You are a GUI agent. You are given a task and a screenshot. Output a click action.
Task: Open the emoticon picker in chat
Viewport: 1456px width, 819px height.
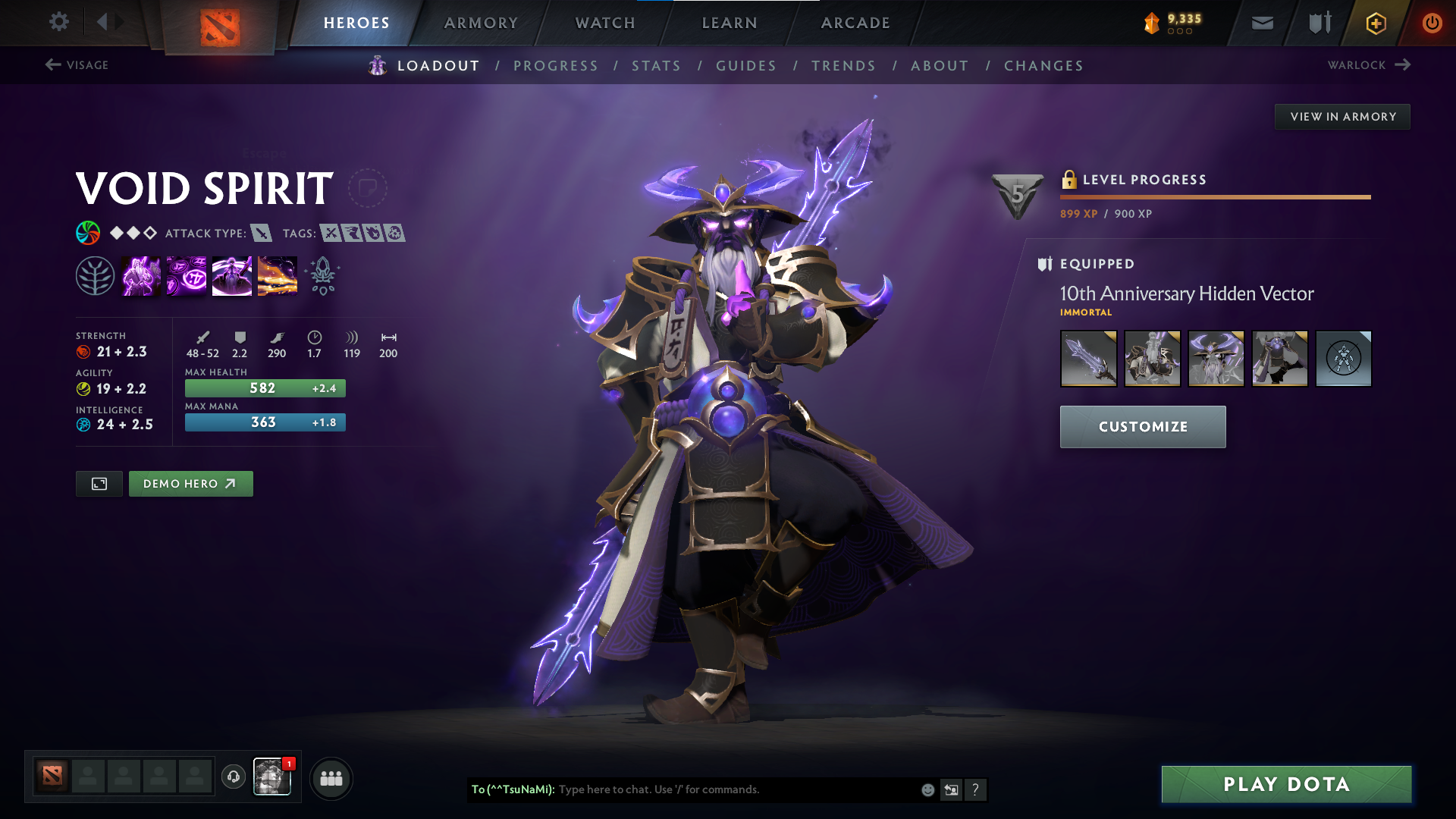(x=927, y=789)
